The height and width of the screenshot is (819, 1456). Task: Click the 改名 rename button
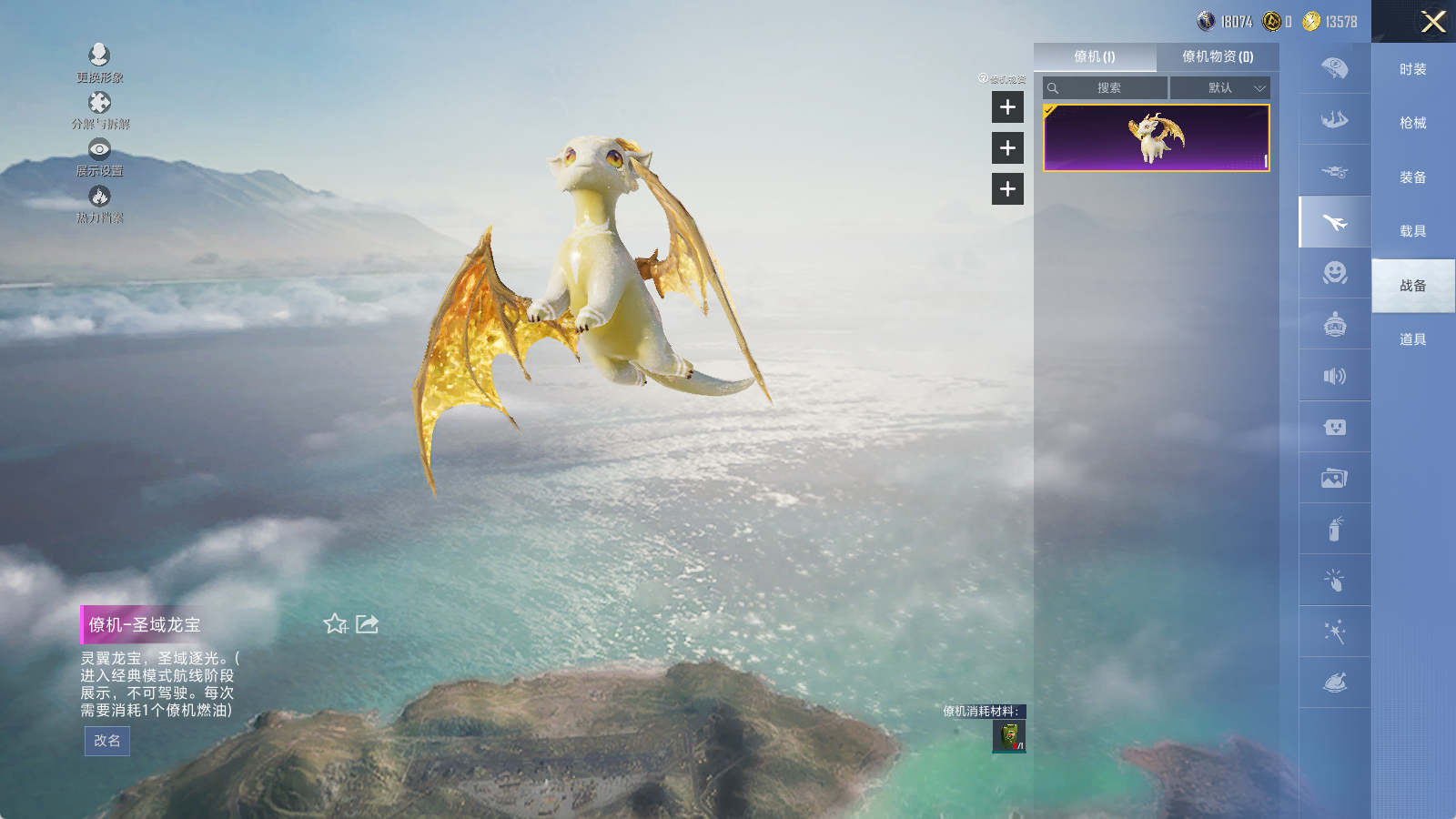pos(106,741)
